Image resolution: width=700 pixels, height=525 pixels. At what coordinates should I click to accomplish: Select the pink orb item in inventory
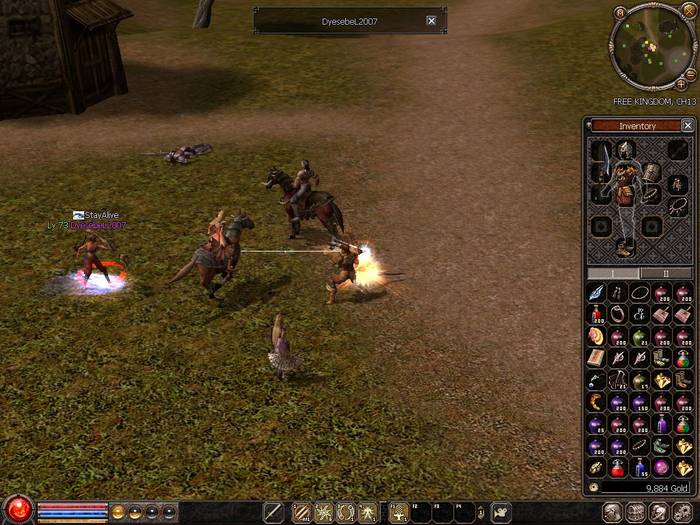coord(661,467)
